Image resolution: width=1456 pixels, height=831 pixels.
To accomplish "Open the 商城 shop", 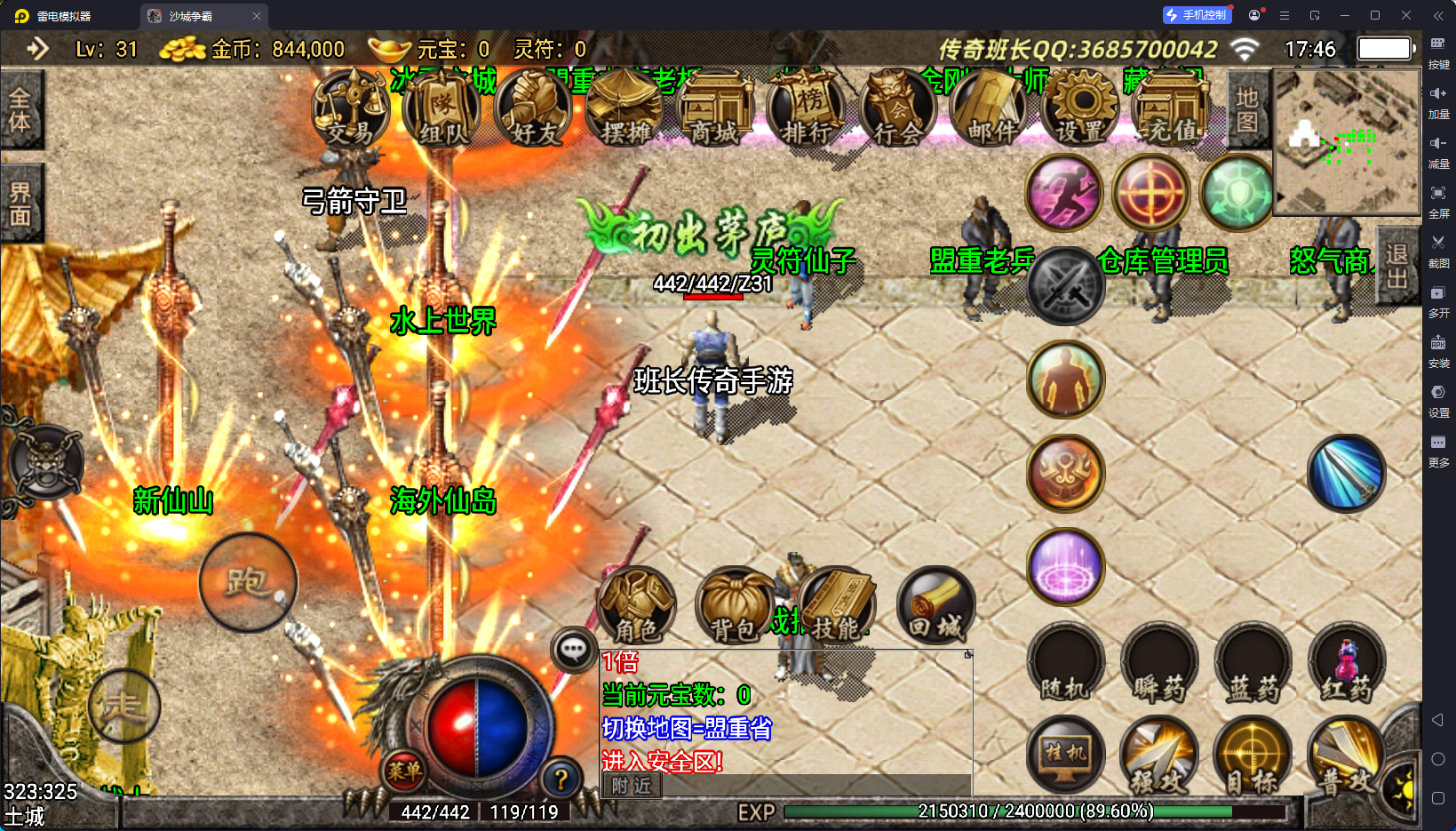I will click(715, 110).
